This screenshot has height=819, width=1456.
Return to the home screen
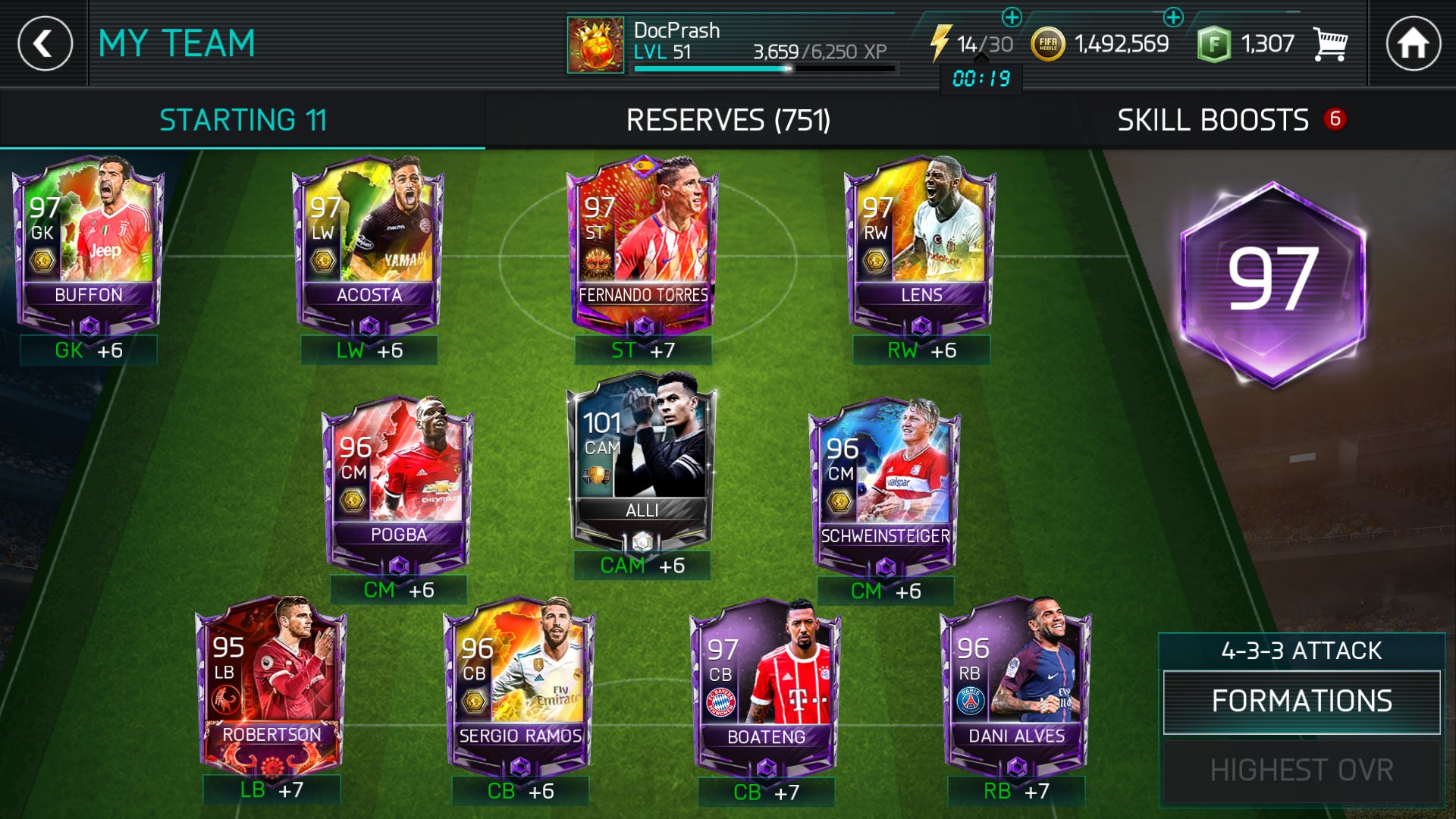click(1413, 43)
